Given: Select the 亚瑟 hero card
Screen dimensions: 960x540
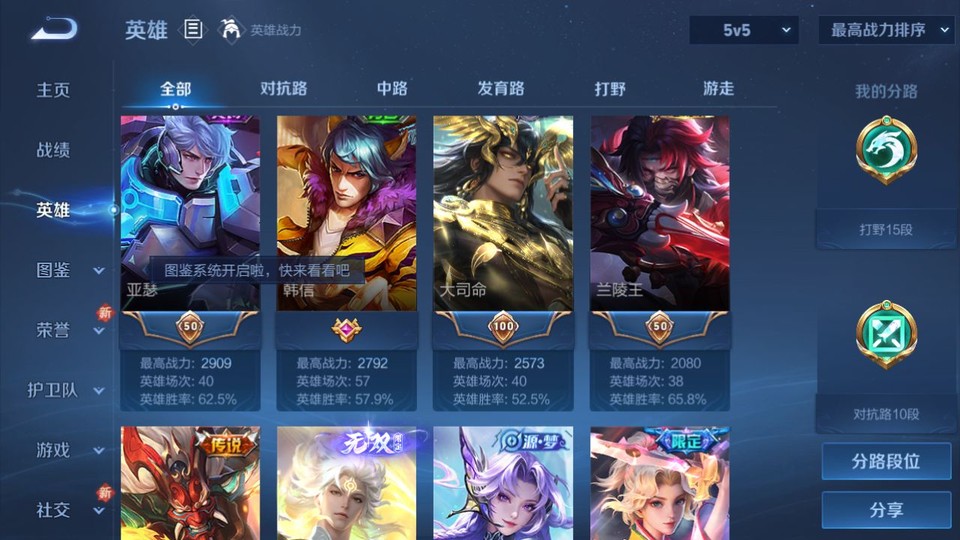Looking at the screenshot, I should coord(190,212).
